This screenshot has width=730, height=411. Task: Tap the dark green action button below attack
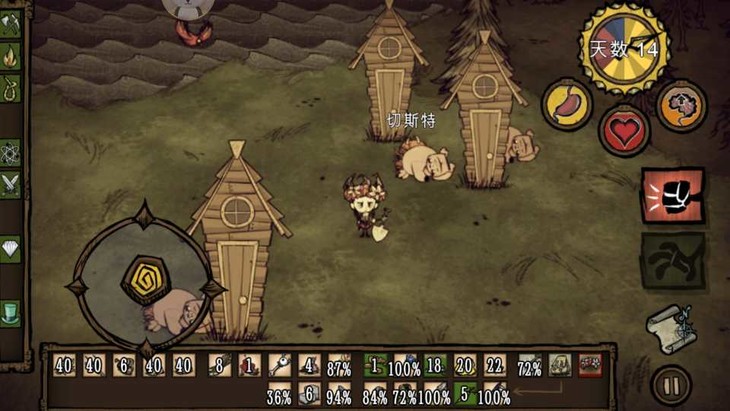click(x=672, y=261)
